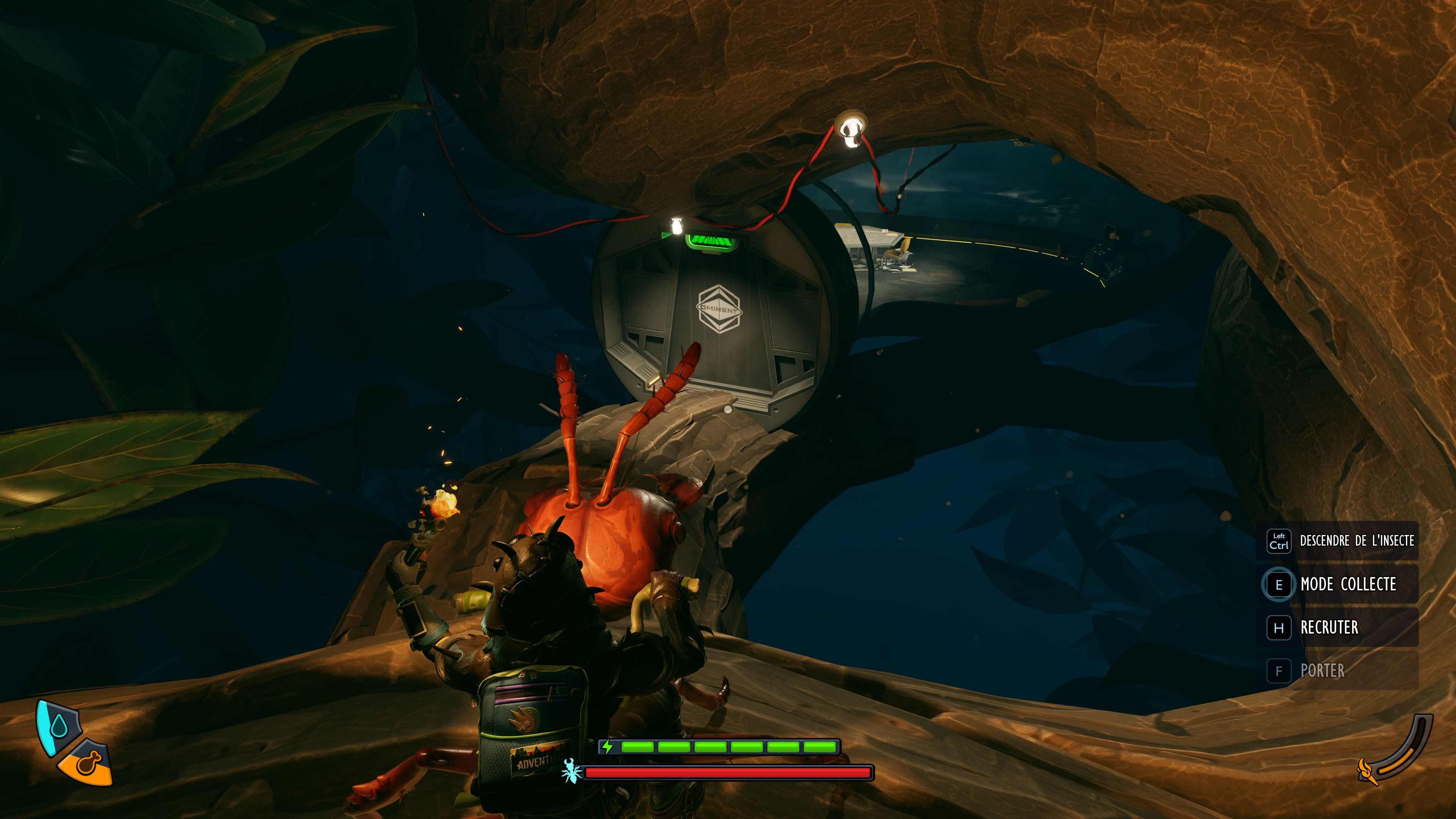Click the ant mount icon
The width and height of the screenshot is (1456, 819).
click(x=571, y=771)
